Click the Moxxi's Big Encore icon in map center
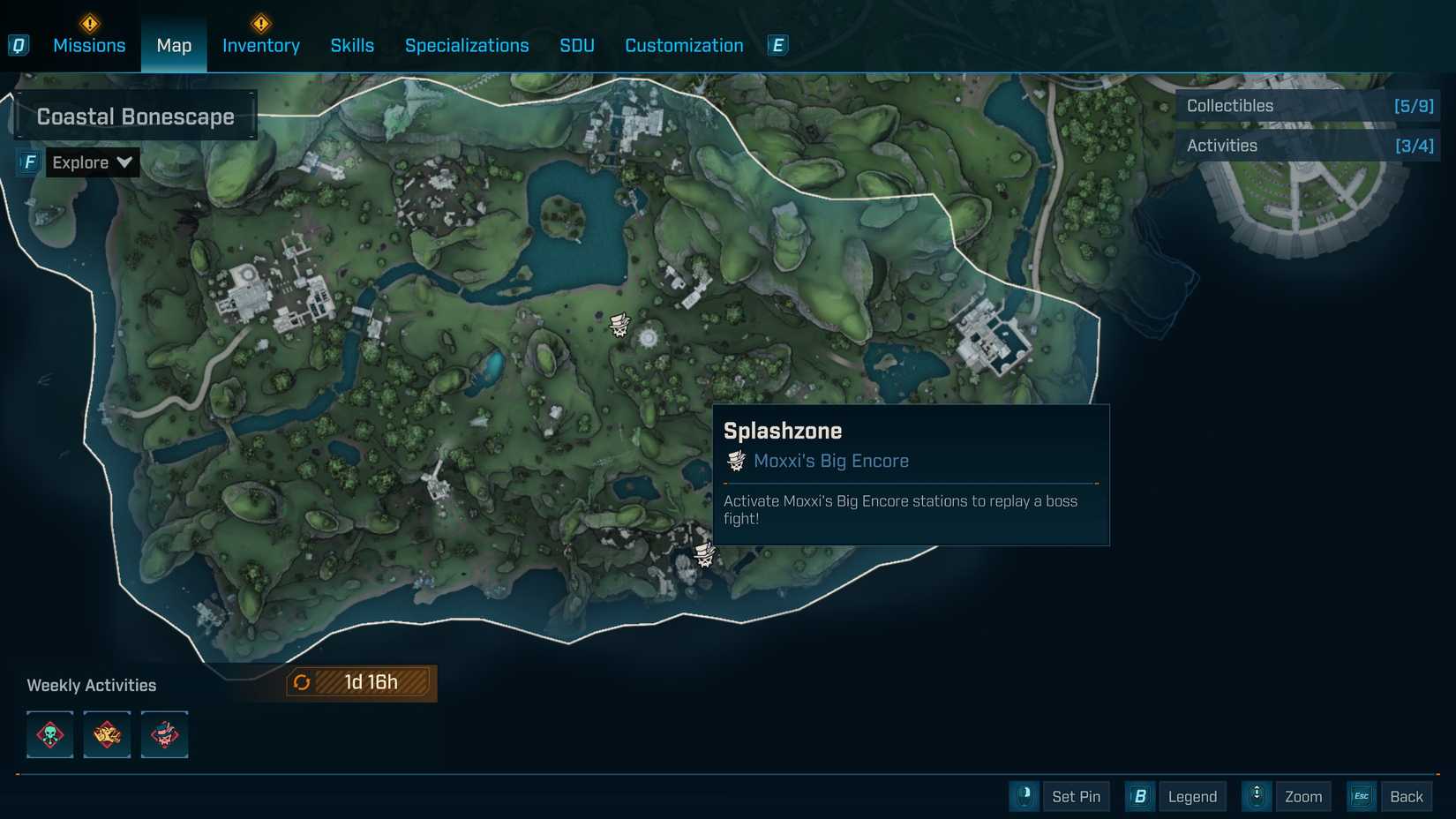The height and width of the screenshot is (819, 1456). [619, 324]
